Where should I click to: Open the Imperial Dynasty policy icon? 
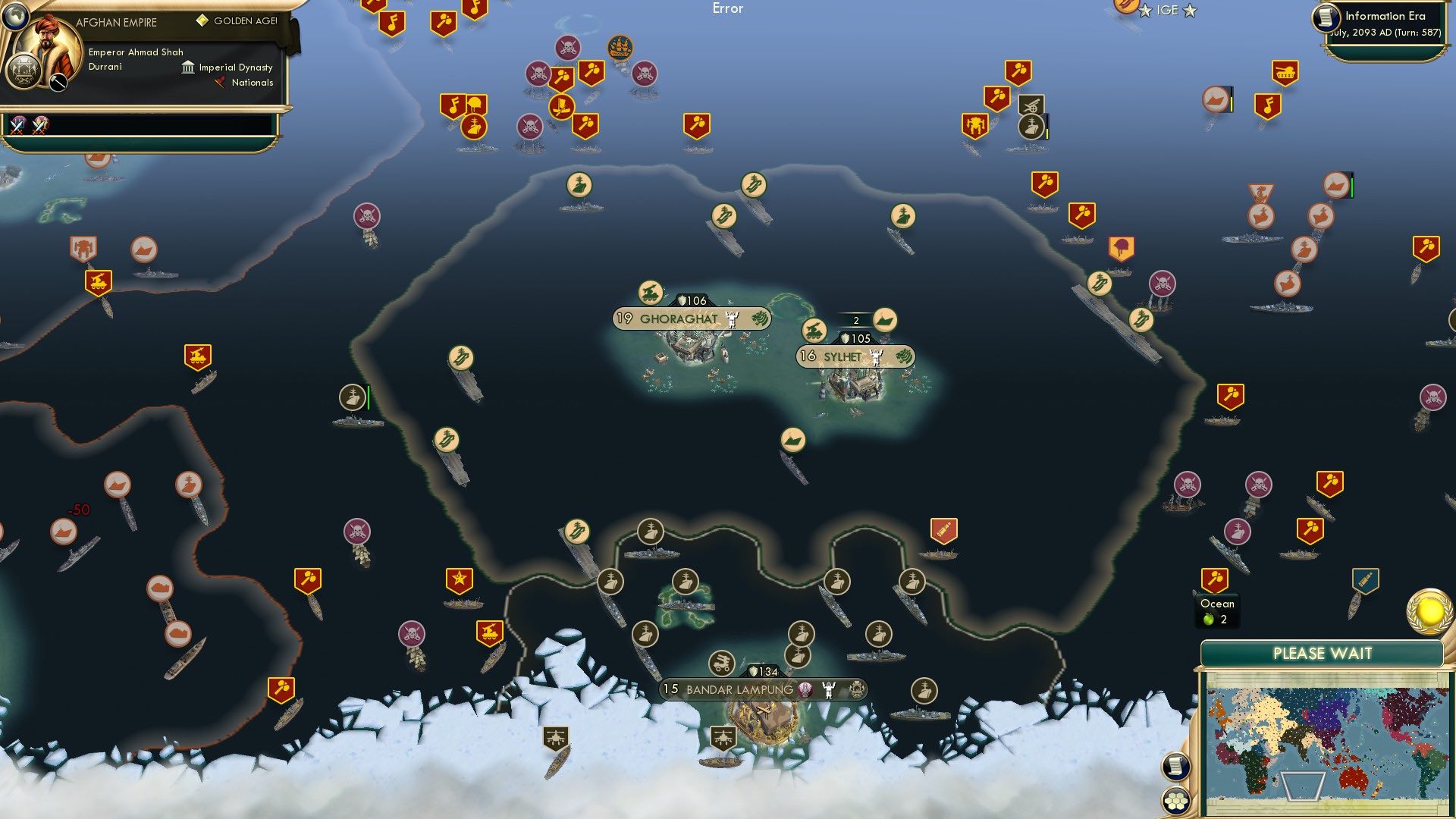(187, 67)
